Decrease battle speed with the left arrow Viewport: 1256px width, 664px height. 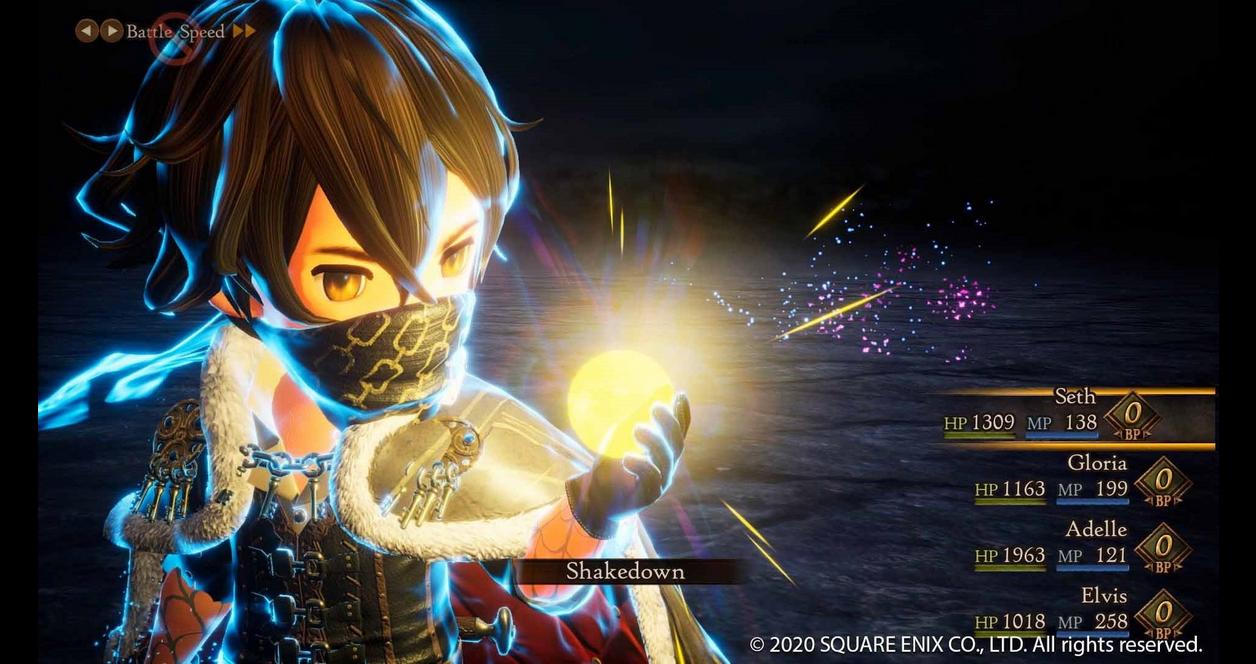(87, 31)
